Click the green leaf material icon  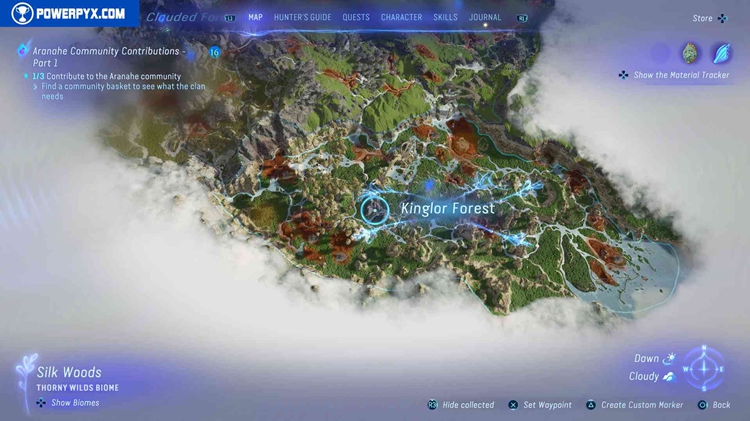[690, 53]
